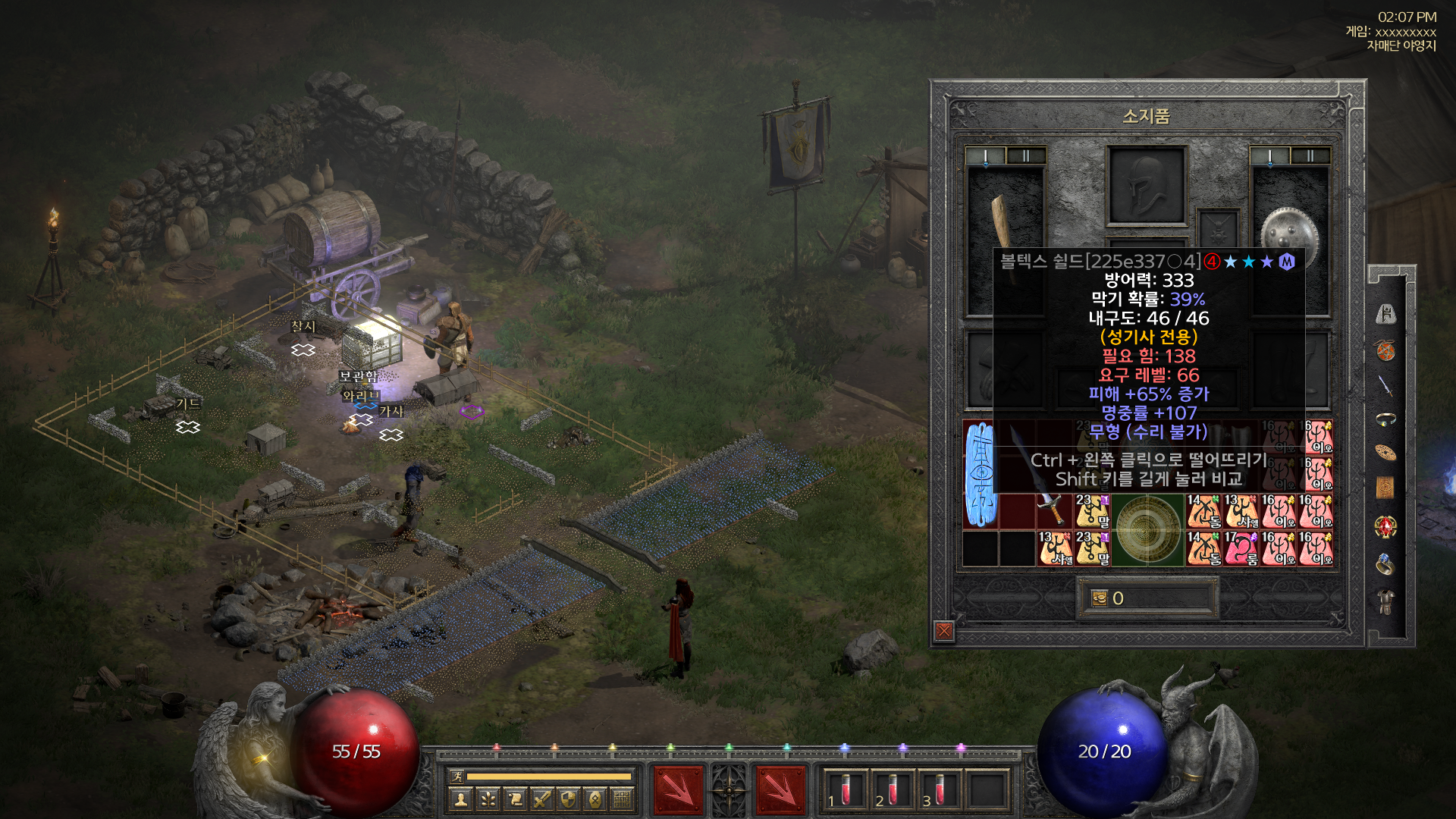
Task: Click the gold coin button
Action: click(x=1100, y=598)
